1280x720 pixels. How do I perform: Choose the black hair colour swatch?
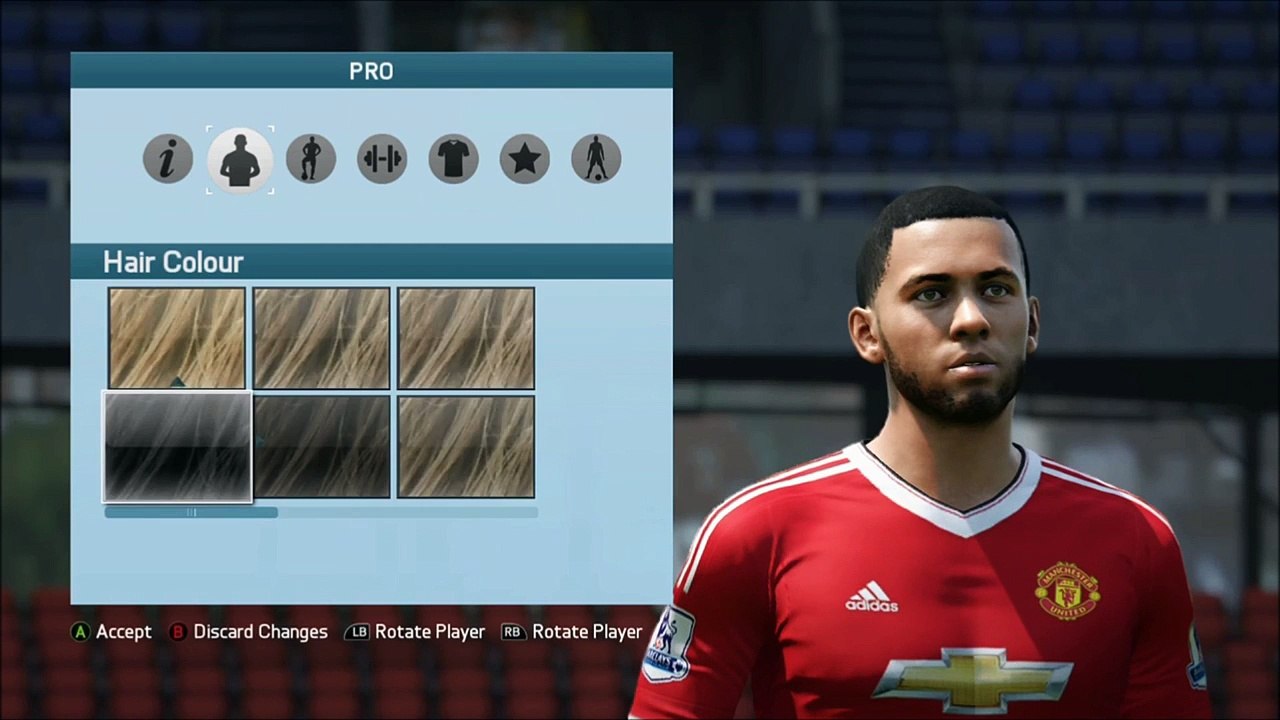pyautogui.click(x=177, y=446)
